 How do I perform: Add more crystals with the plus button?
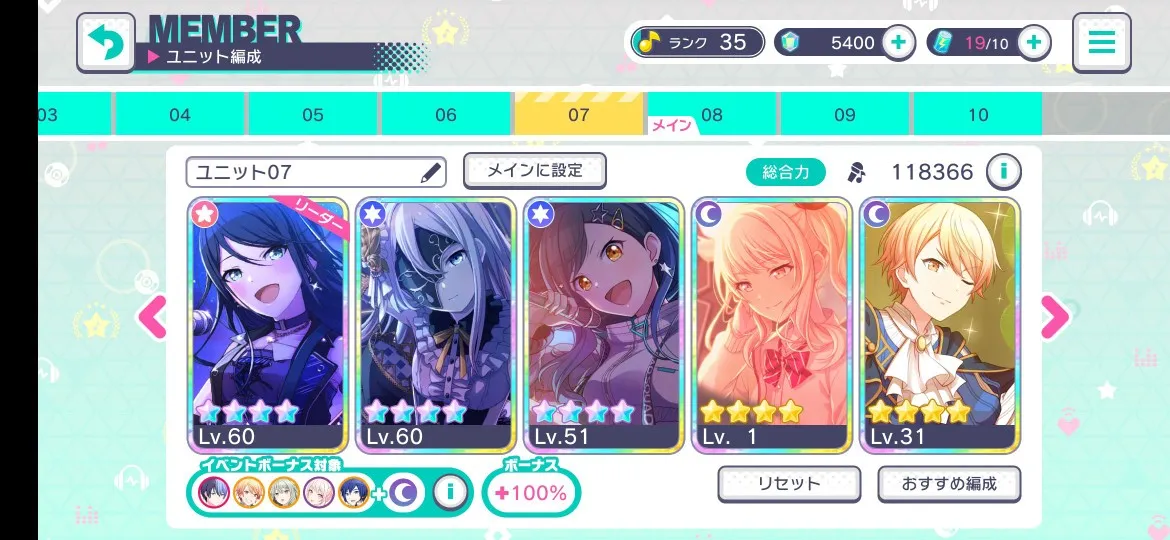click(898, 43)
